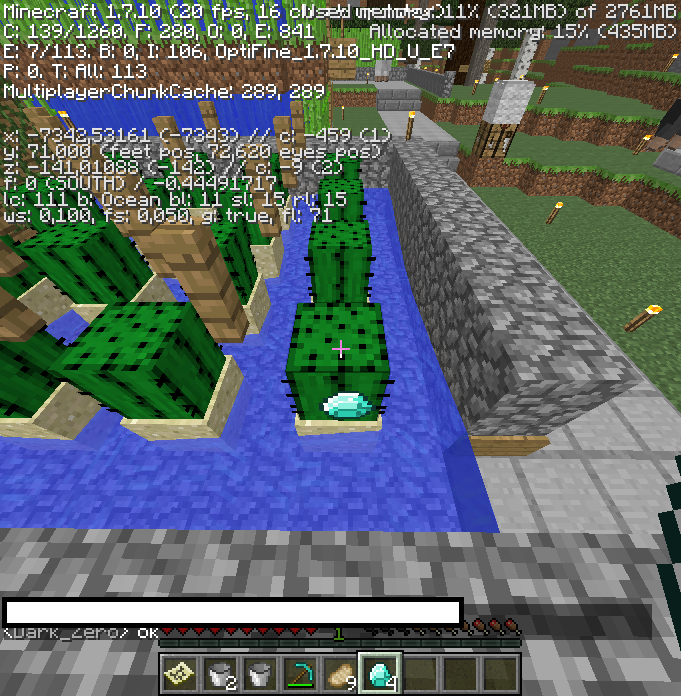Select the stack of two buckets
Viewport: 681px width, 696px height.
(x=220, y=674)
